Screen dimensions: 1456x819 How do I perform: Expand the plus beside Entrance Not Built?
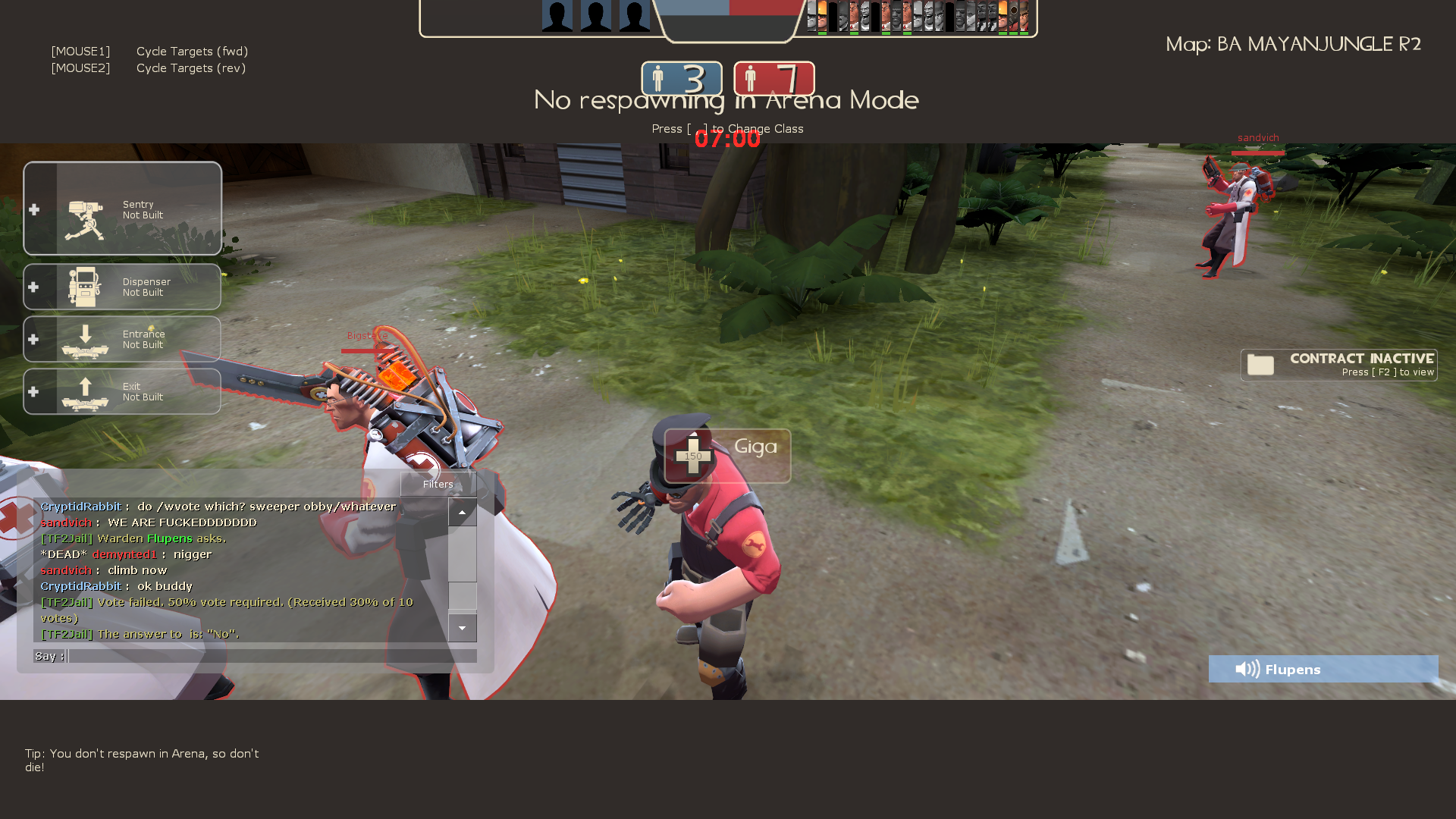click(x=33, y=339)
